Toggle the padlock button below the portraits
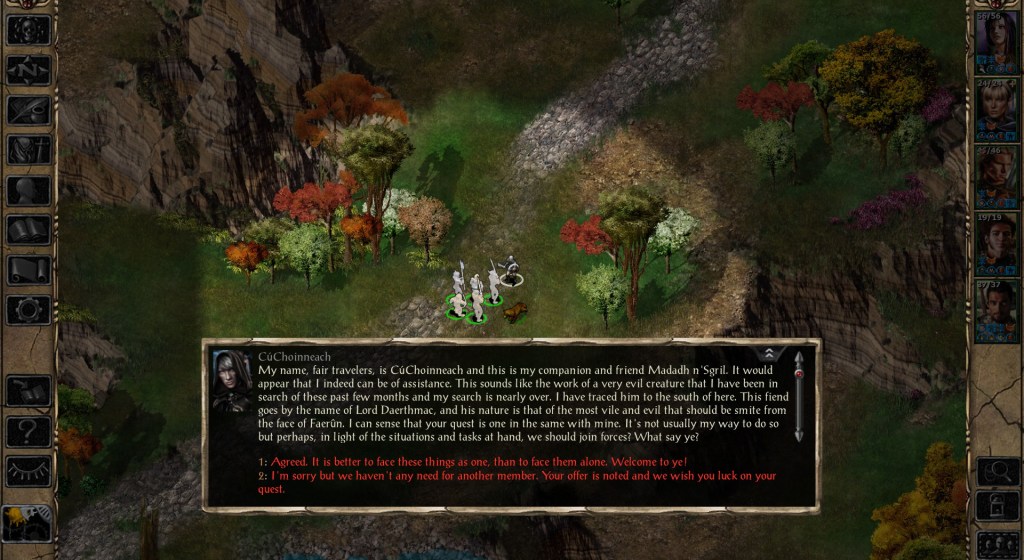The image size is (1024, 560). 996,506
